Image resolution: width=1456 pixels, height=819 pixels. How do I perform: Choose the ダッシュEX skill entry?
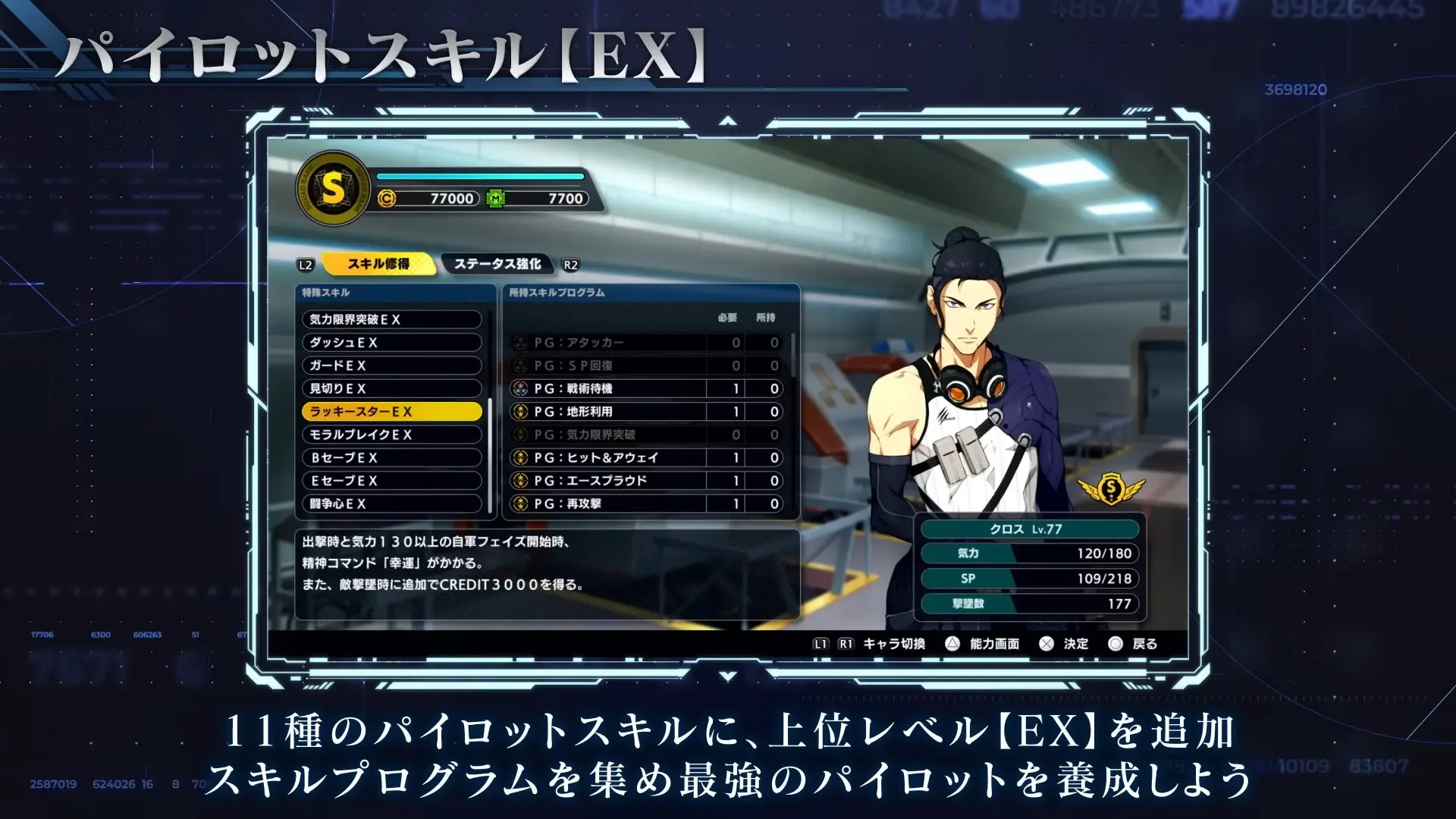coord(391,343)
